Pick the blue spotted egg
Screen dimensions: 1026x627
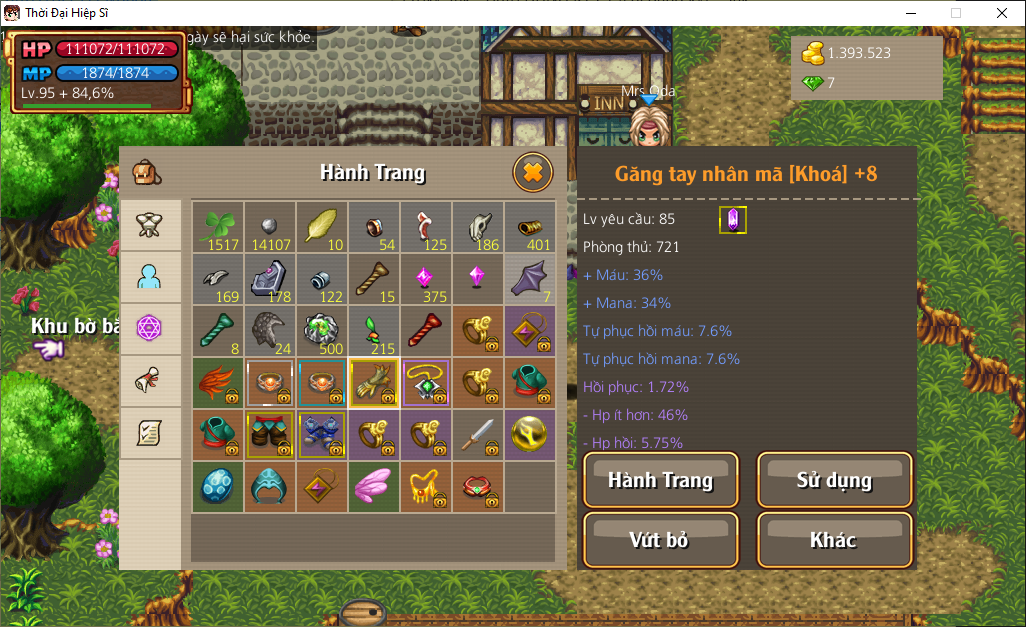point(218,487)
